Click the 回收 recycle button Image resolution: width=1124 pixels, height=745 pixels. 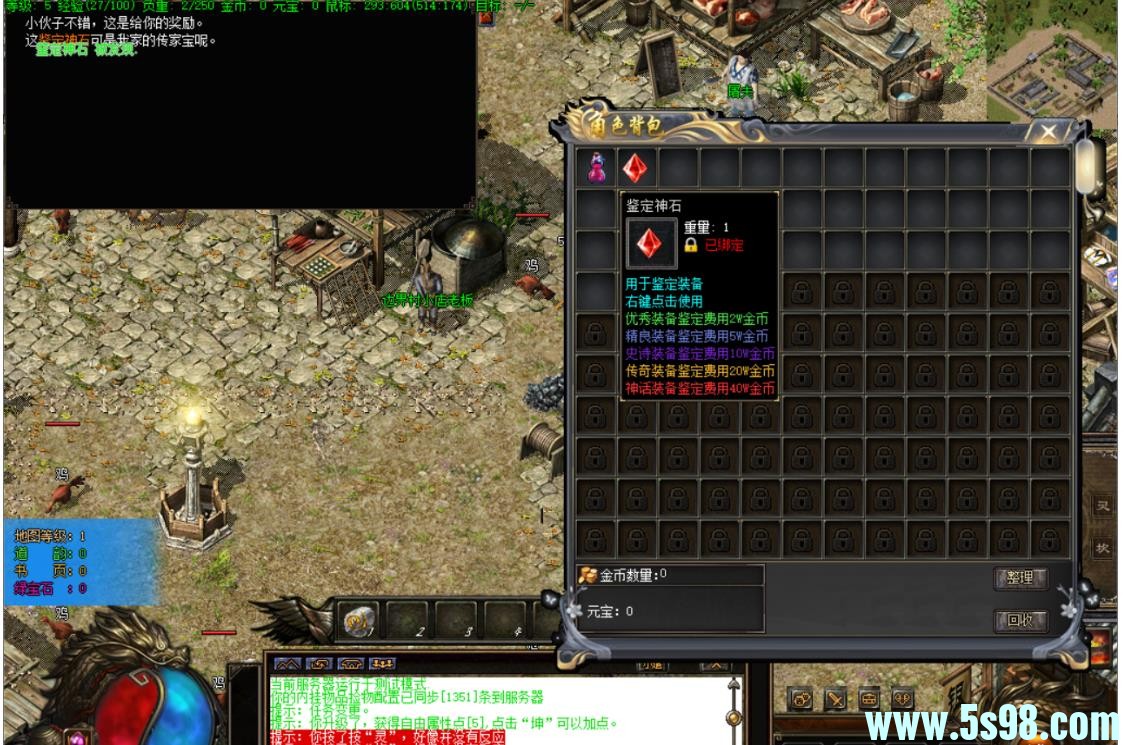1019,620
